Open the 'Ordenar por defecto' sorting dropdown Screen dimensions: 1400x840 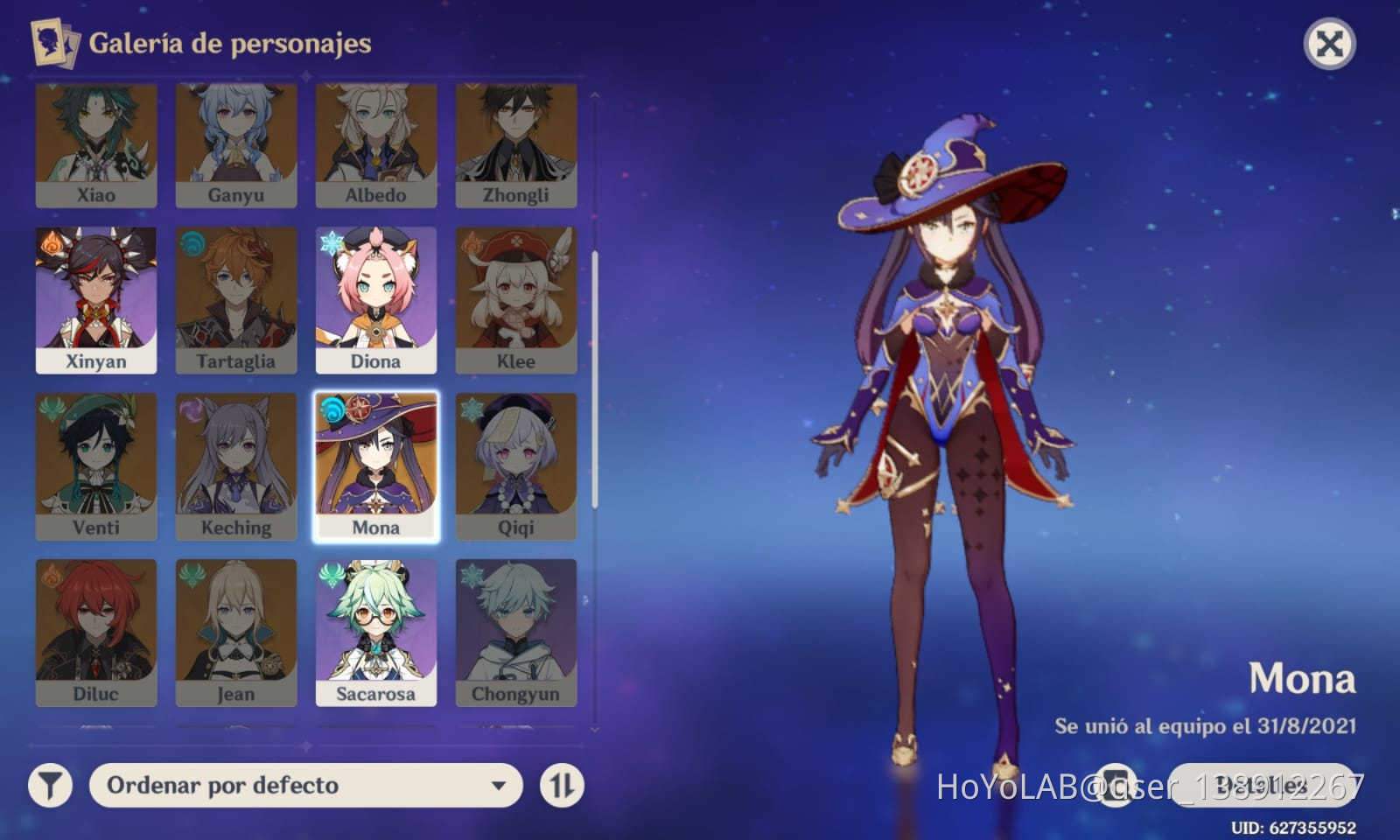coord(302,785)
